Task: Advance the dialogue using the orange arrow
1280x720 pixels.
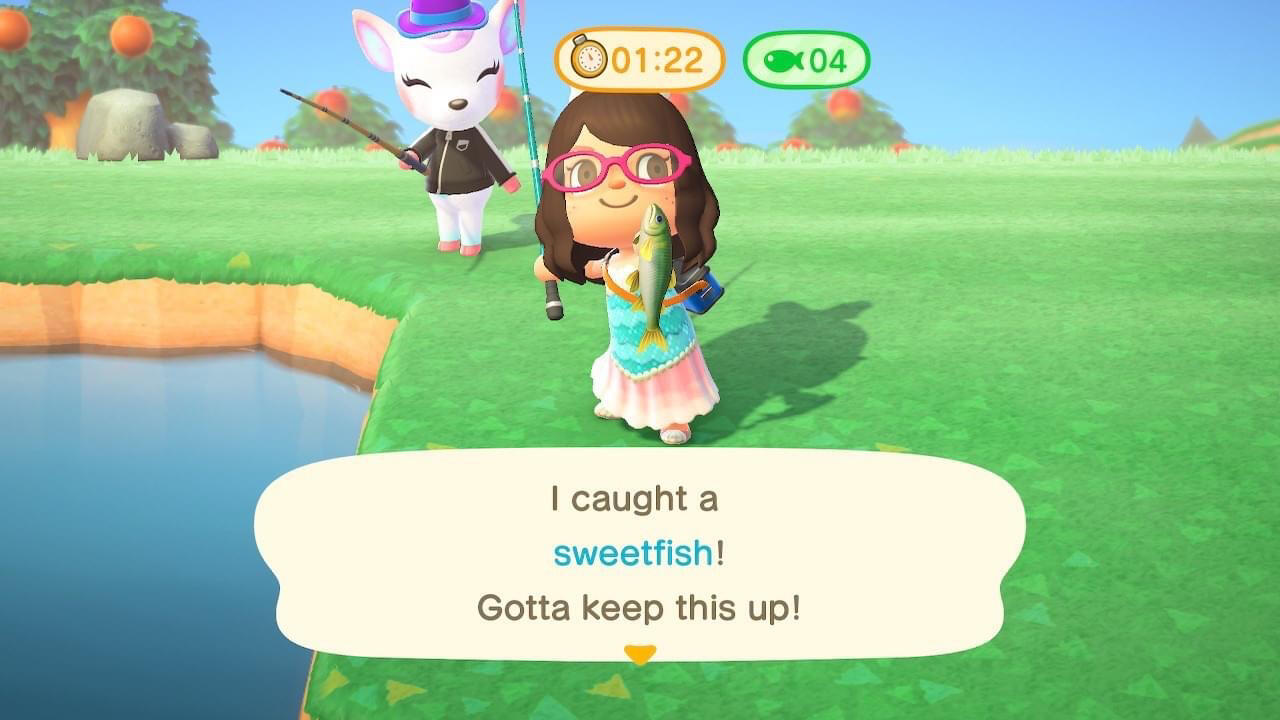Action: (639, 655)
